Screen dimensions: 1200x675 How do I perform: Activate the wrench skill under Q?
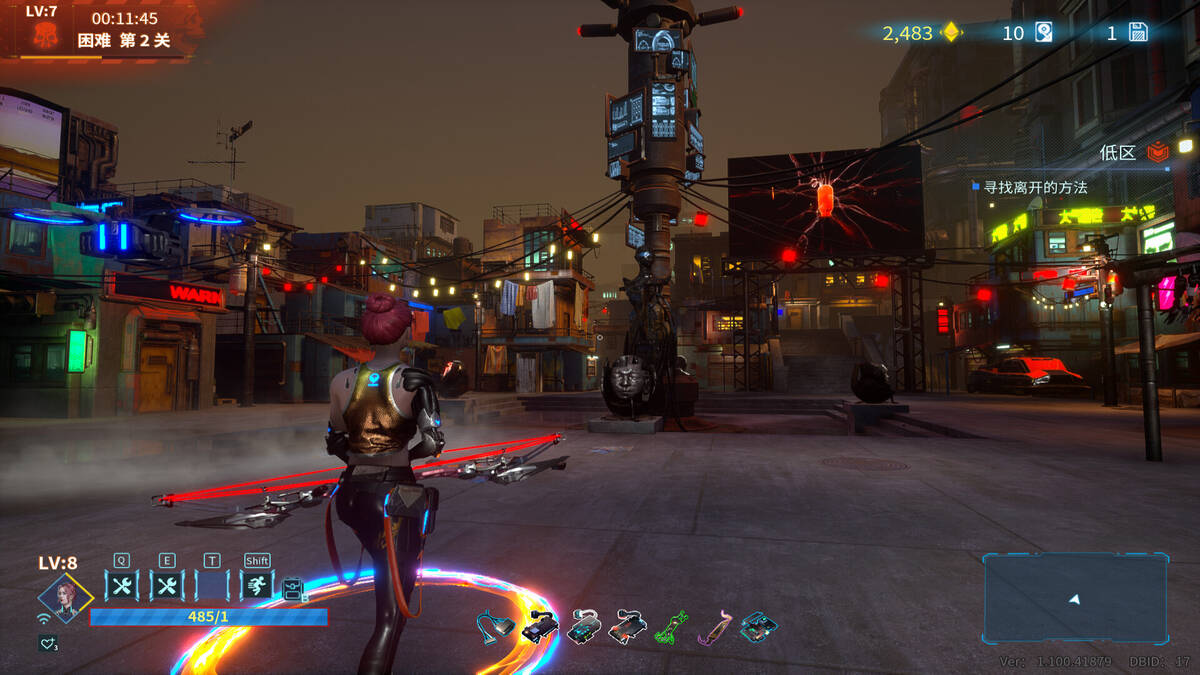click(x=122, y=585)
